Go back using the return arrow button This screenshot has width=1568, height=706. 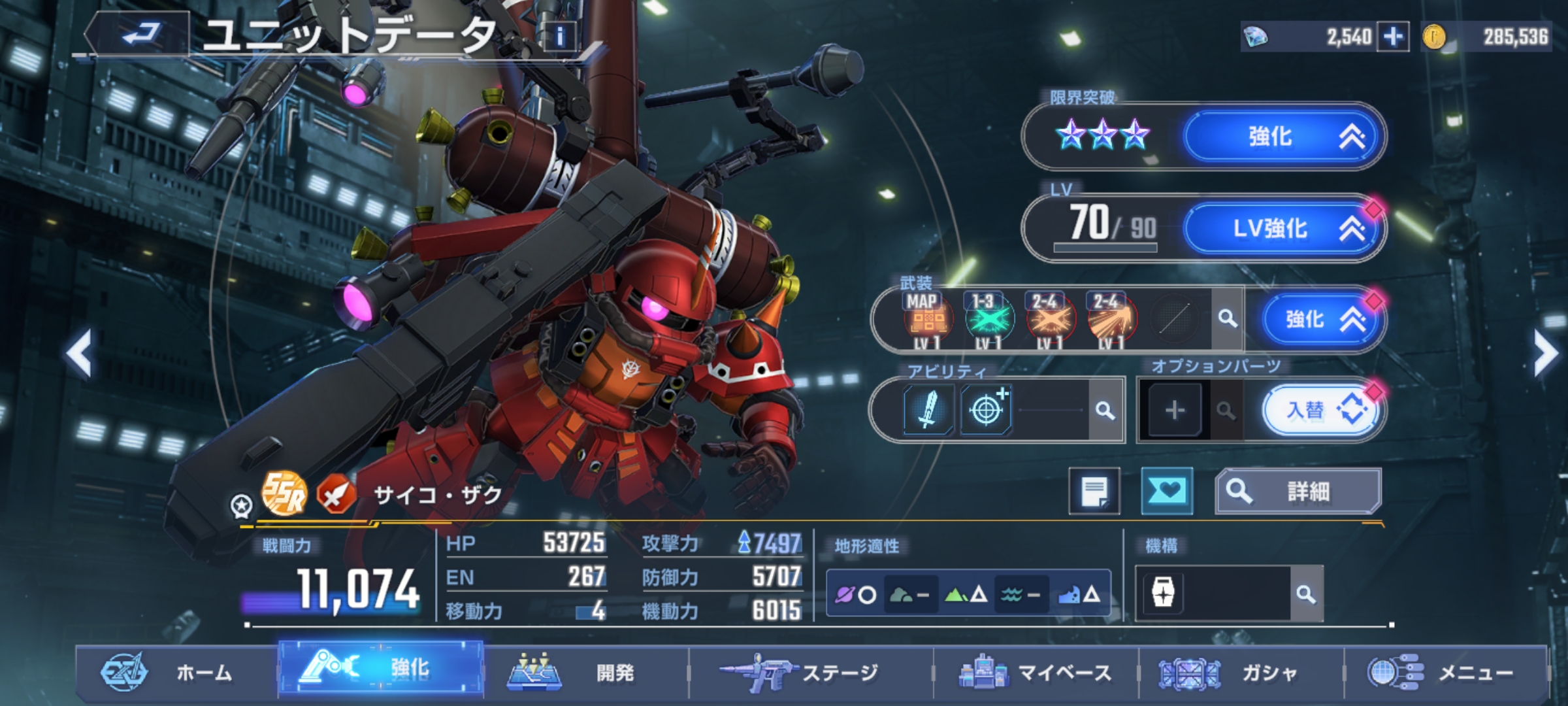pos(140,33)
